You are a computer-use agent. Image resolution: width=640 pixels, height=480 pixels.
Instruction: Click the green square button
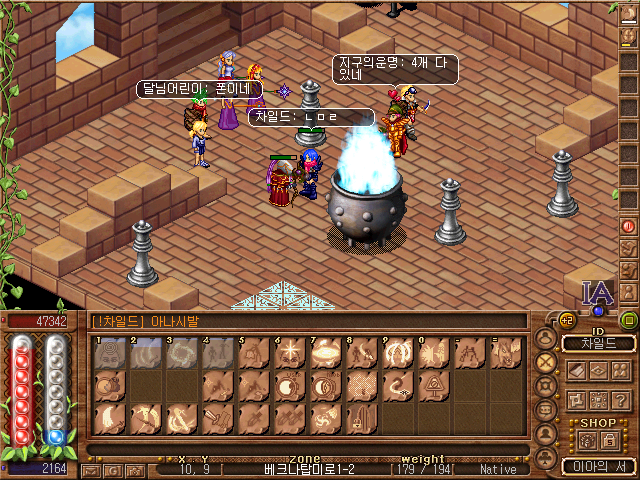[629, 321]
